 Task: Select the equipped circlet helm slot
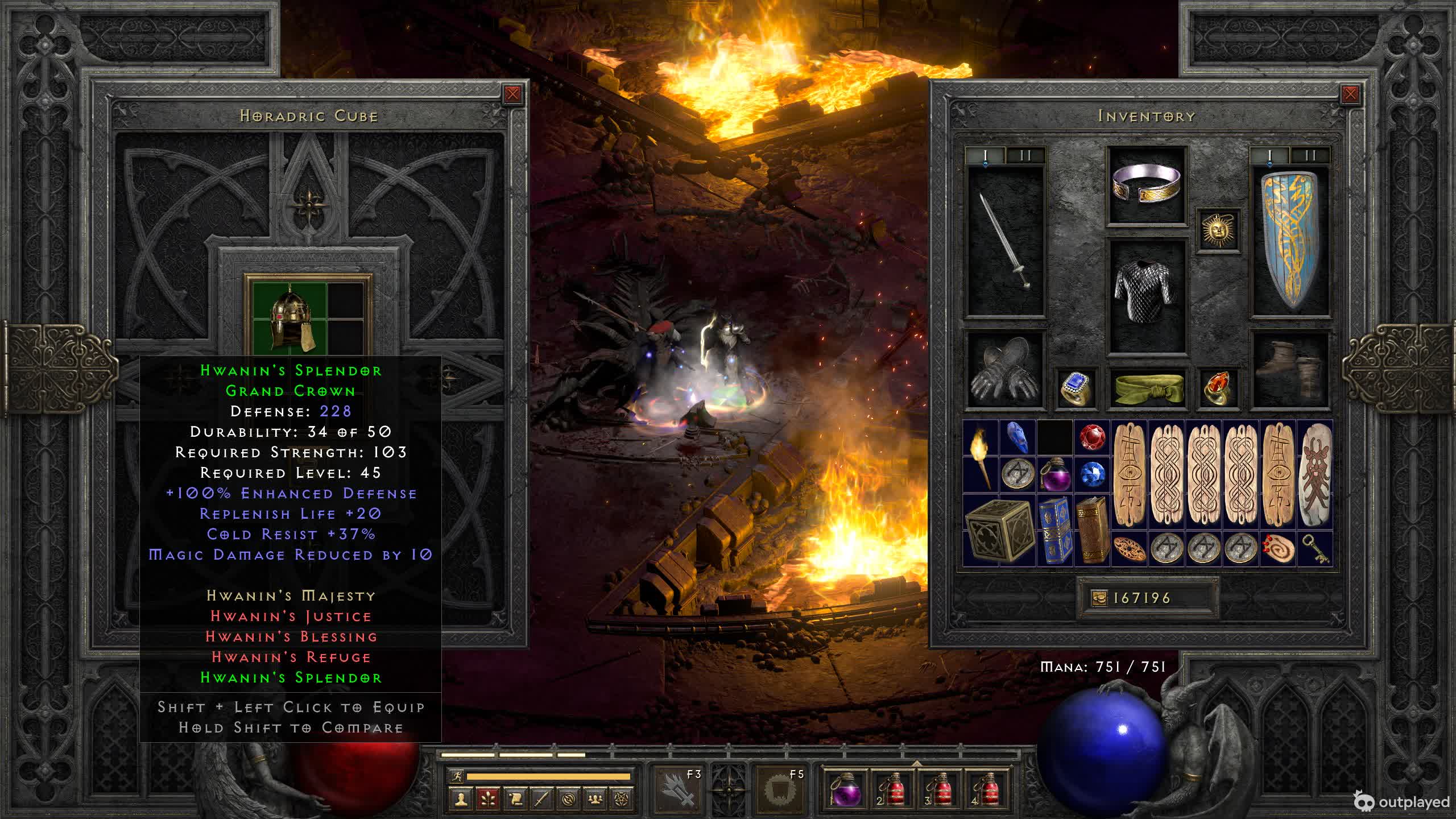pos(1147,185)
